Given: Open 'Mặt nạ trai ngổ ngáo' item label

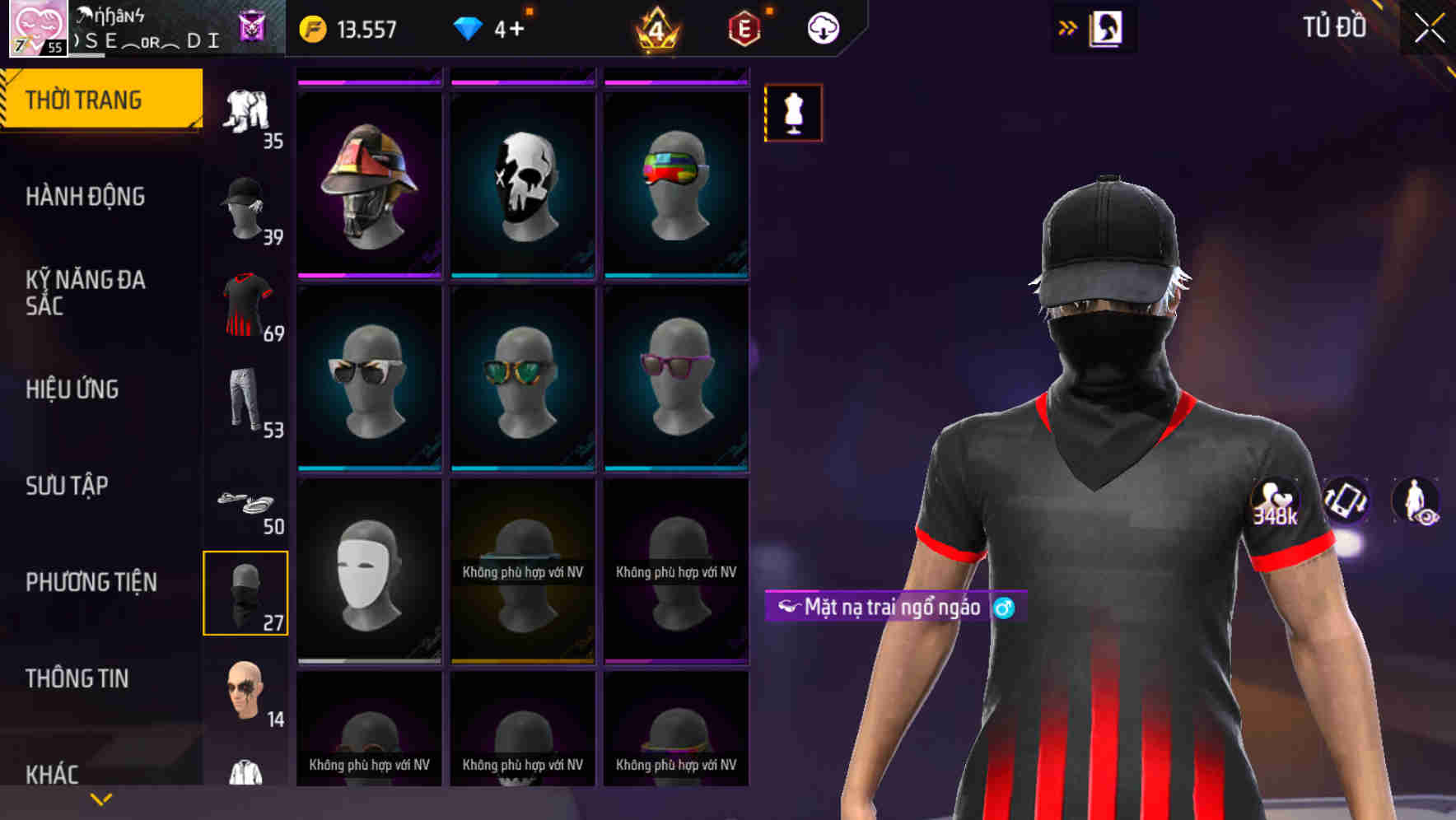Looking at the screenshot, I should click(895, 607).
